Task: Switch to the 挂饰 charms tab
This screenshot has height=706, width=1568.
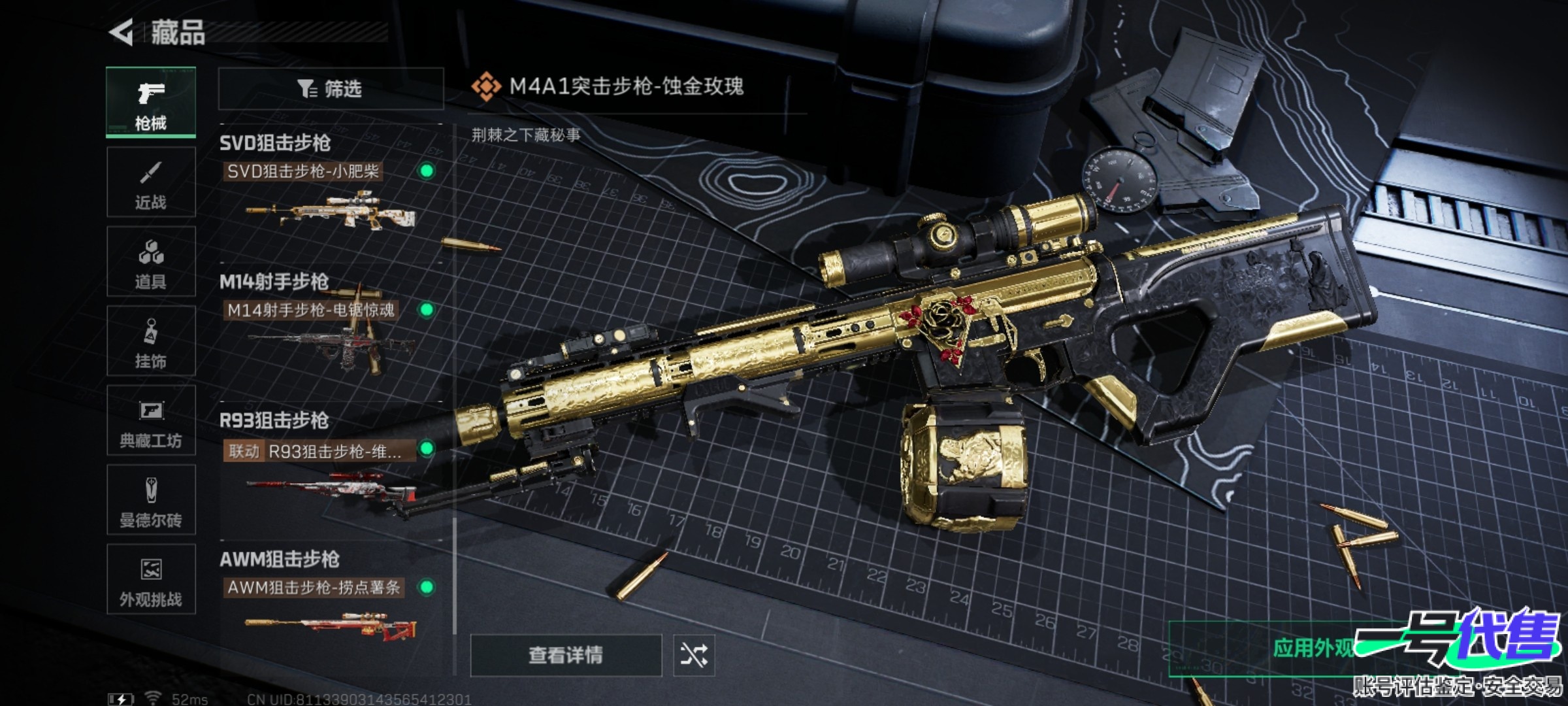Action: 151,341
